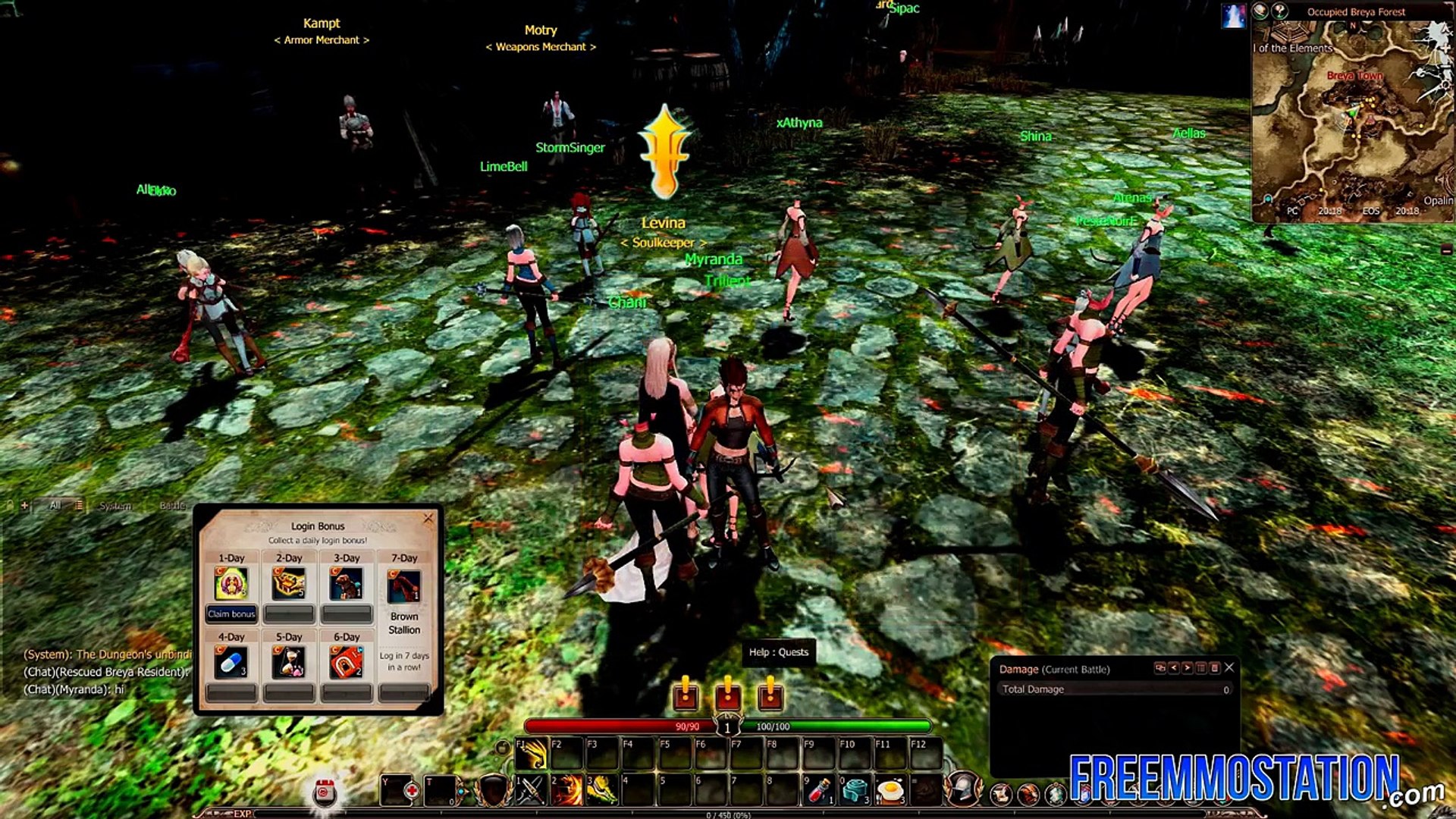Open the helmet character menu icon
1456x819 pixels.
[964, 789]
